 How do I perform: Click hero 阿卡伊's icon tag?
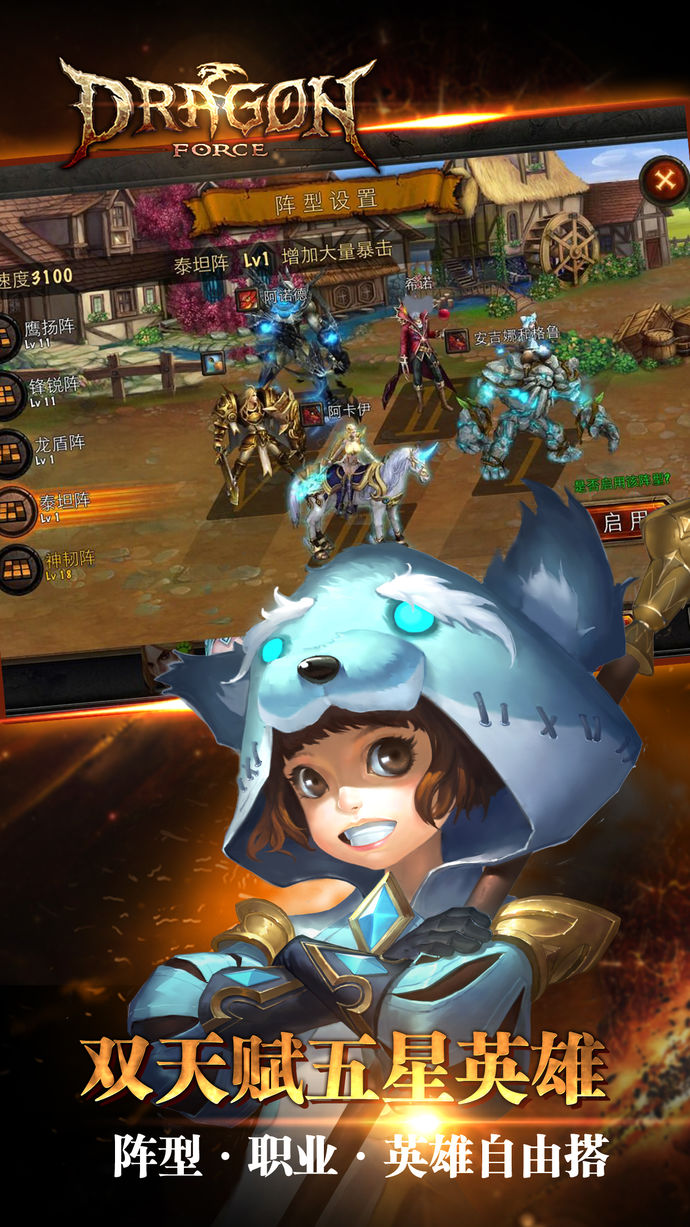pos(312,412)
